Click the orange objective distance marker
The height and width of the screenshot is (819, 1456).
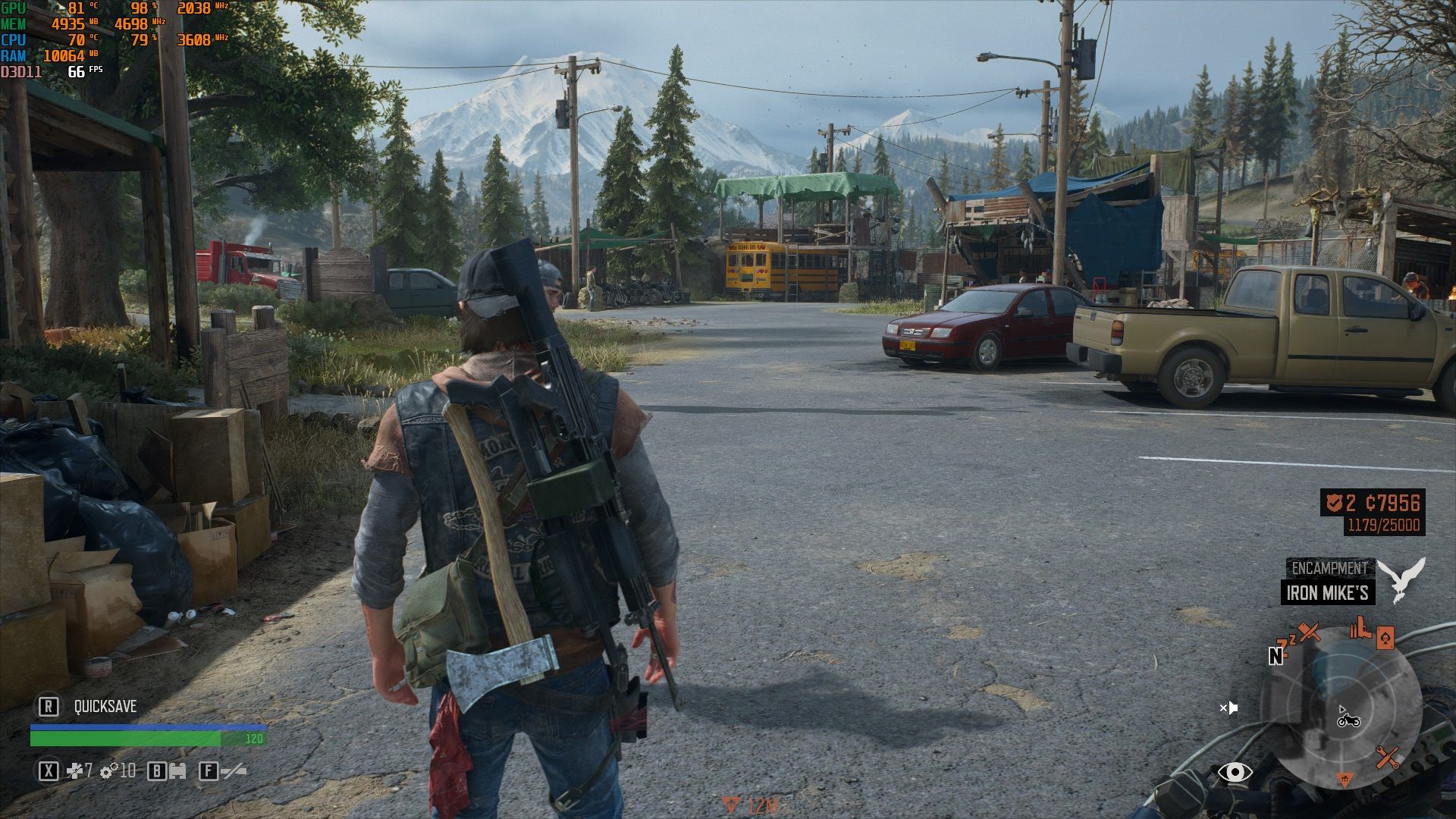[731, 805]
